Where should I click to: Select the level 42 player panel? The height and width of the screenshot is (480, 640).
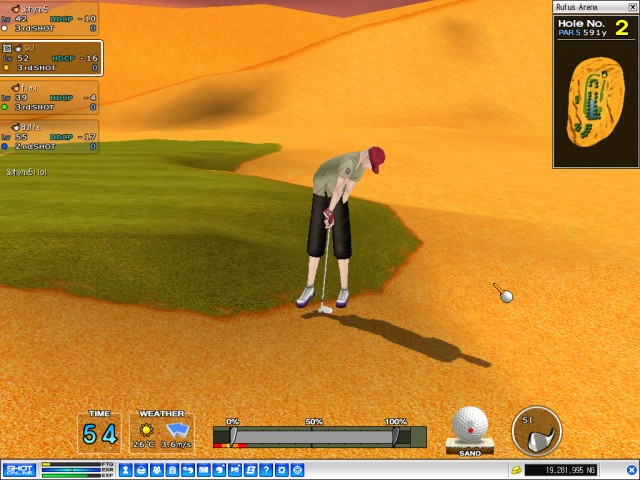tap(50, 19)
